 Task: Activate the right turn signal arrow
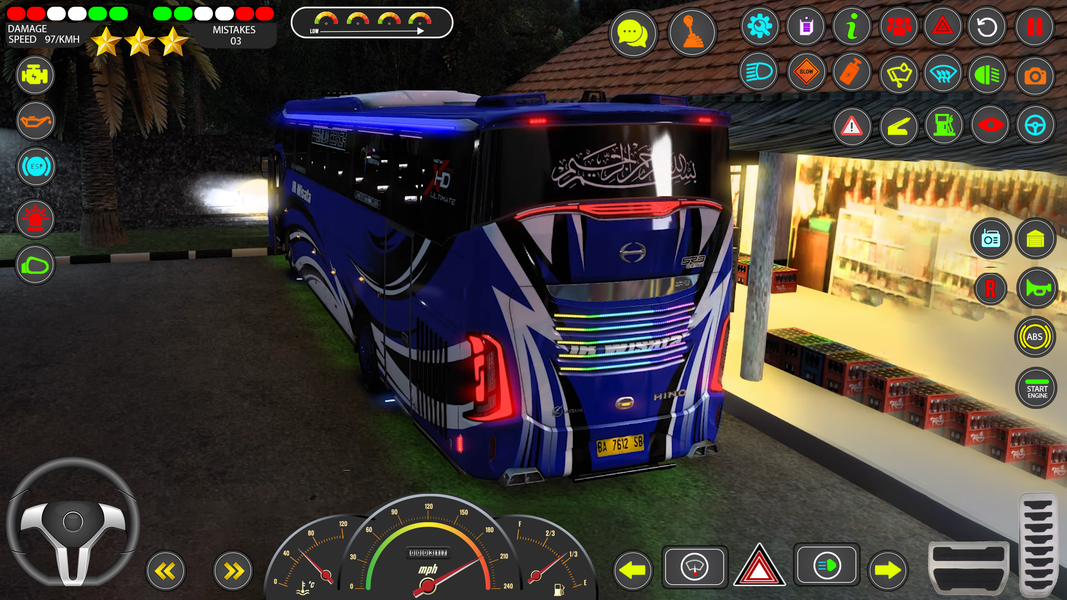pos(887,571)
